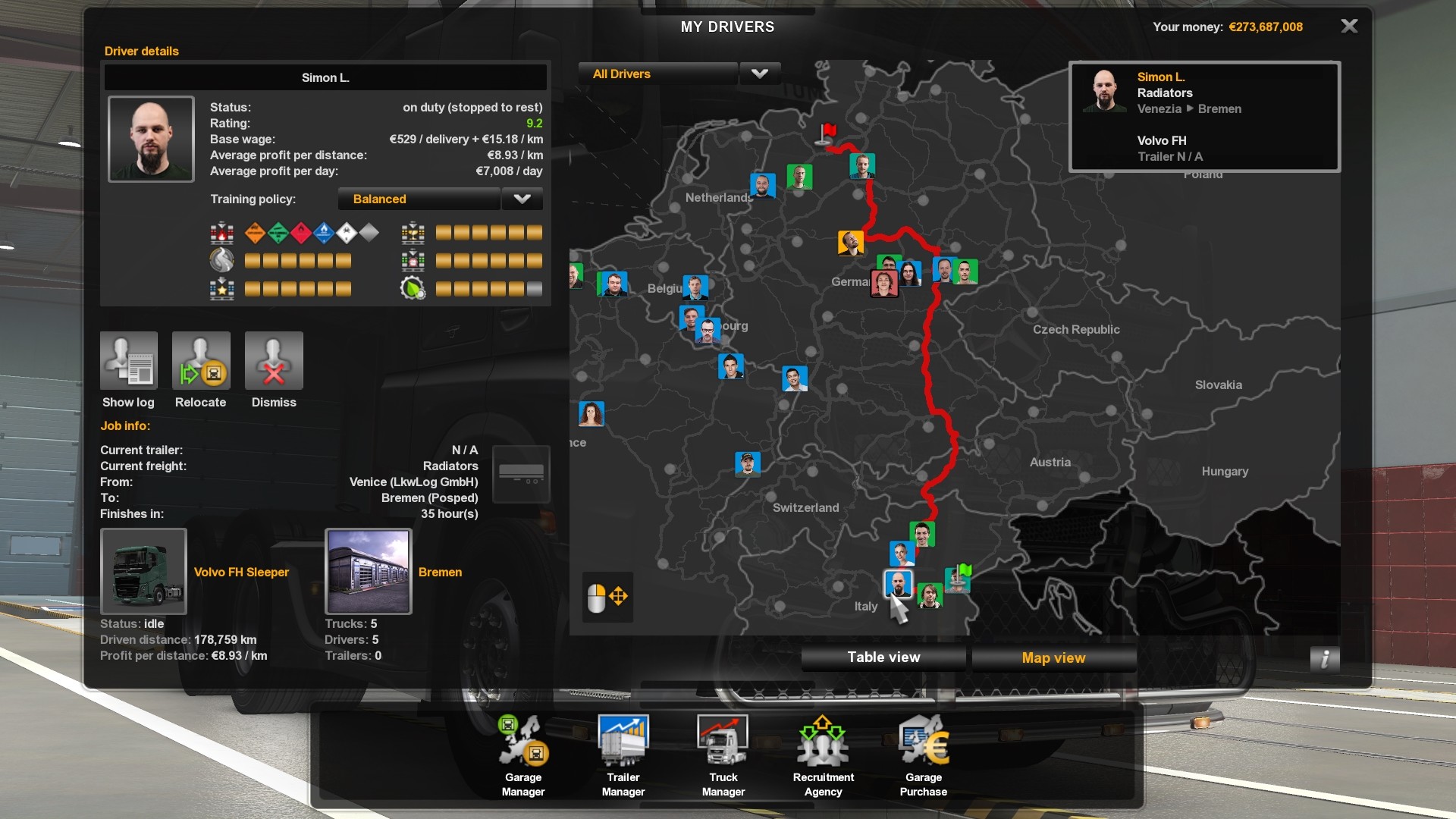
Task: Dismiss the selected driver
Action: click(274, 361)
